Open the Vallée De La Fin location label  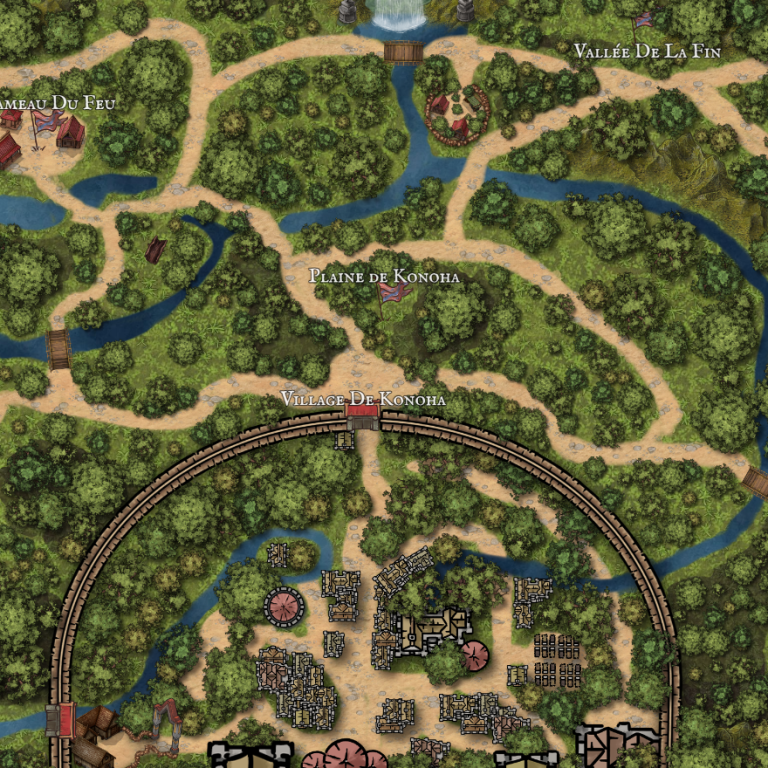(x=647, y=51)
